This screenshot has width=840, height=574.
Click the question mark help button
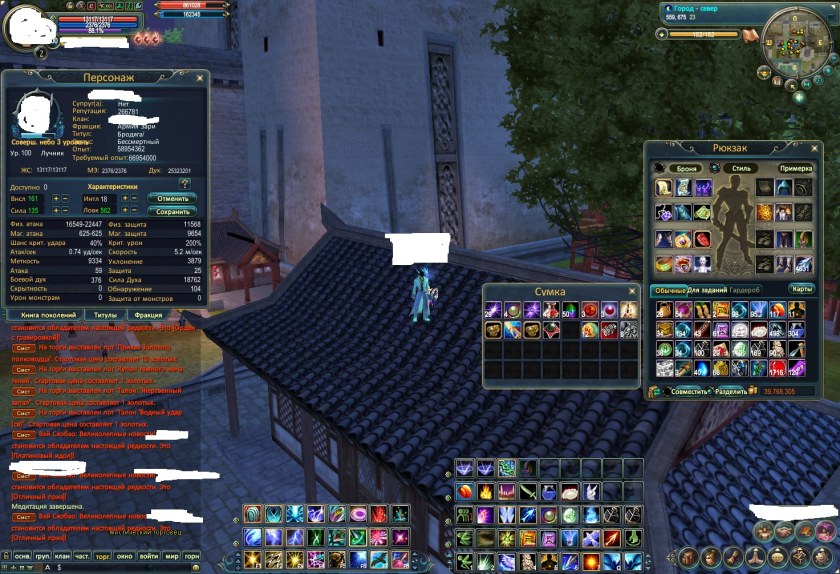point(184,184)
